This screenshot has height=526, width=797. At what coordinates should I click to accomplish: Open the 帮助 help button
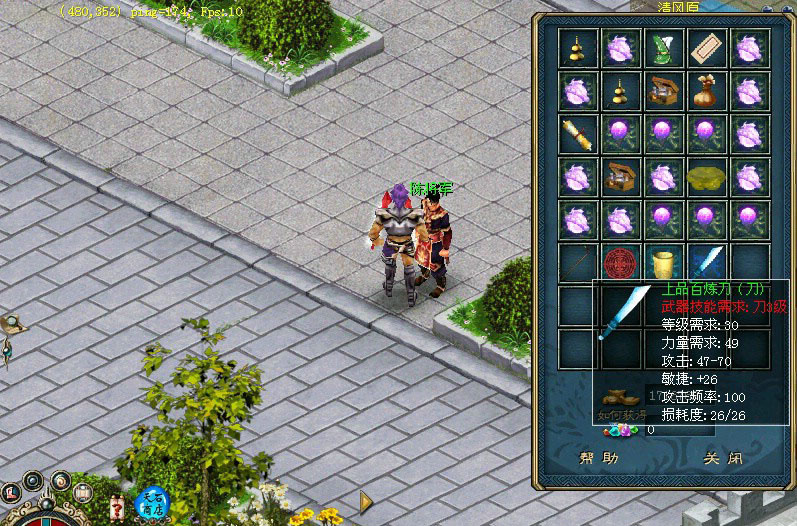(599, 459)
